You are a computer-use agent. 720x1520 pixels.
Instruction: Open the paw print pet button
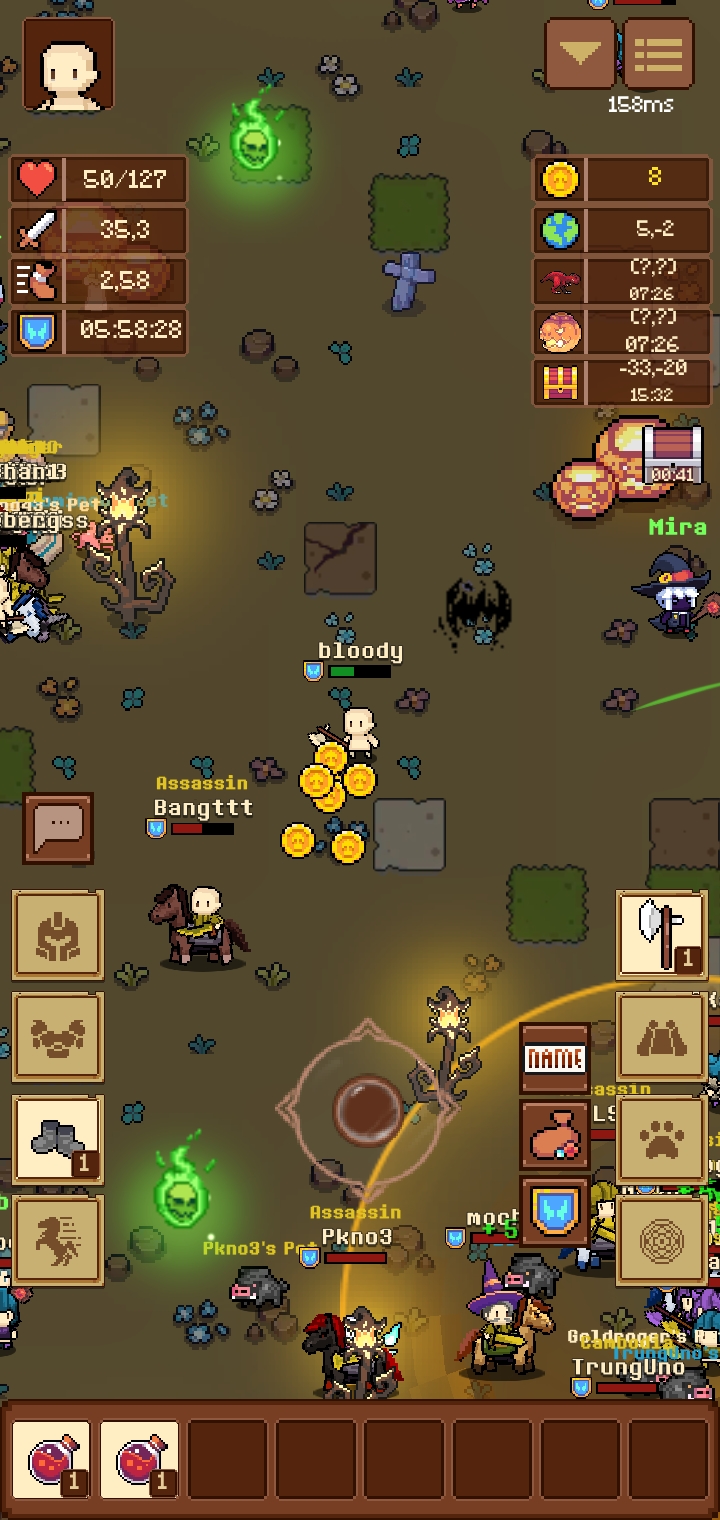pyautogui.click(x=661, y=1139)
